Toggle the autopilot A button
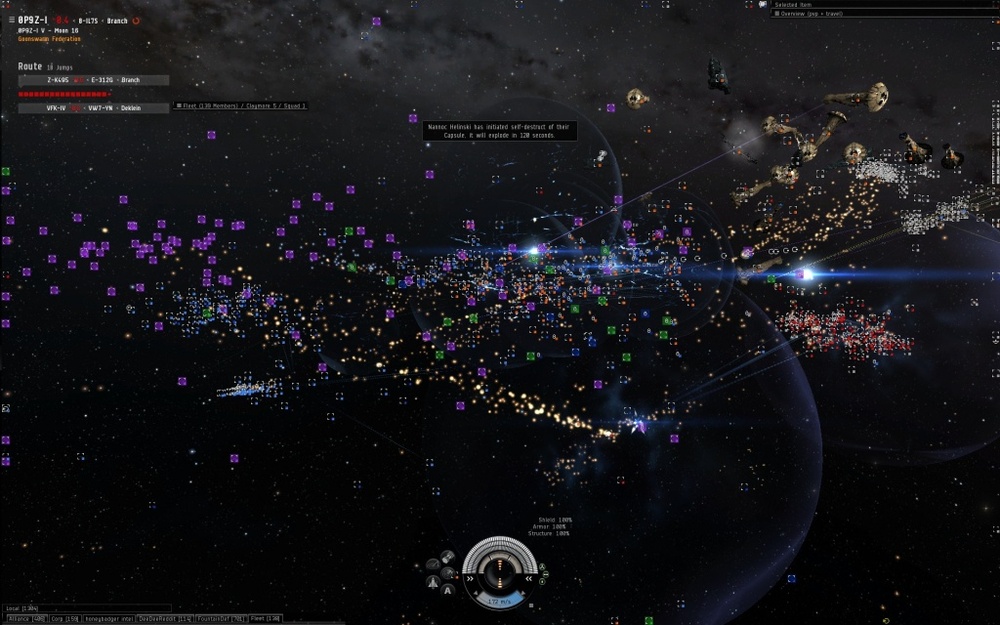1000x625 pixels. pyautogui.click(x=447, y=590)
